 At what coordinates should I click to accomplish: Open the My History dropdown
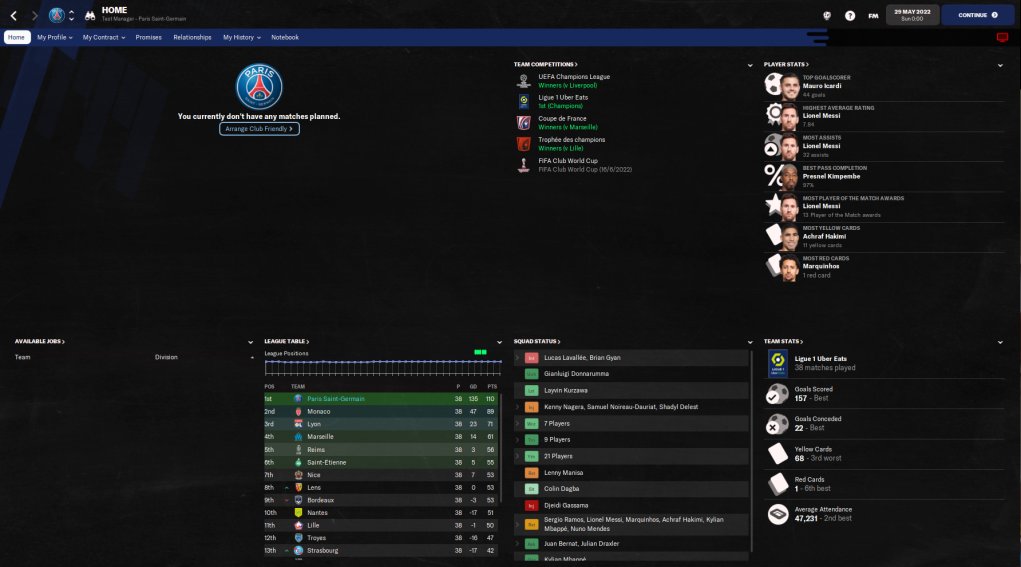point(241,37)
